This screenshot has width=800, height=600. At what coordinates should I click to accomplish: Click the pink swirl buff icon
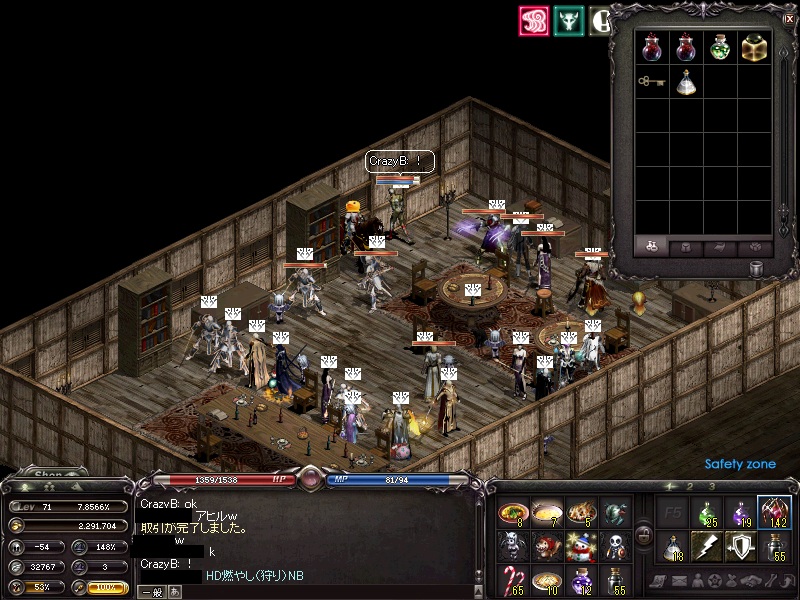[x=534, y=22]
